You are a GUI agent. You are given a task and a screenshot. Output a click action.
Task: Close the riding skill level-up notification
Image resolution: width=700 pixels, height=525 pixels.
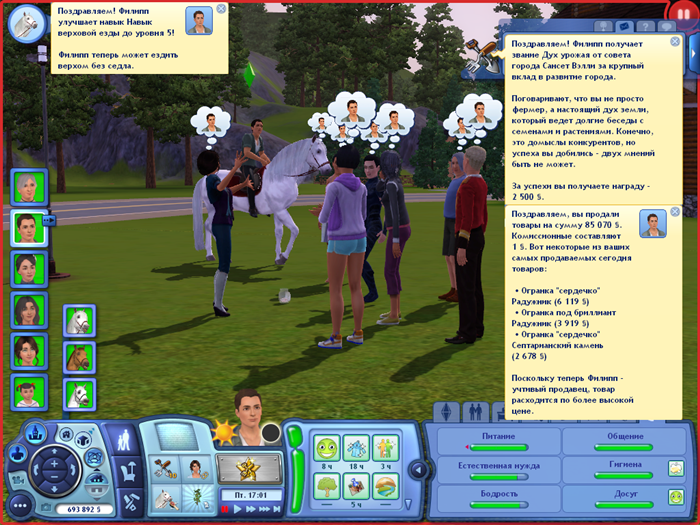click(x=221, y=9)
